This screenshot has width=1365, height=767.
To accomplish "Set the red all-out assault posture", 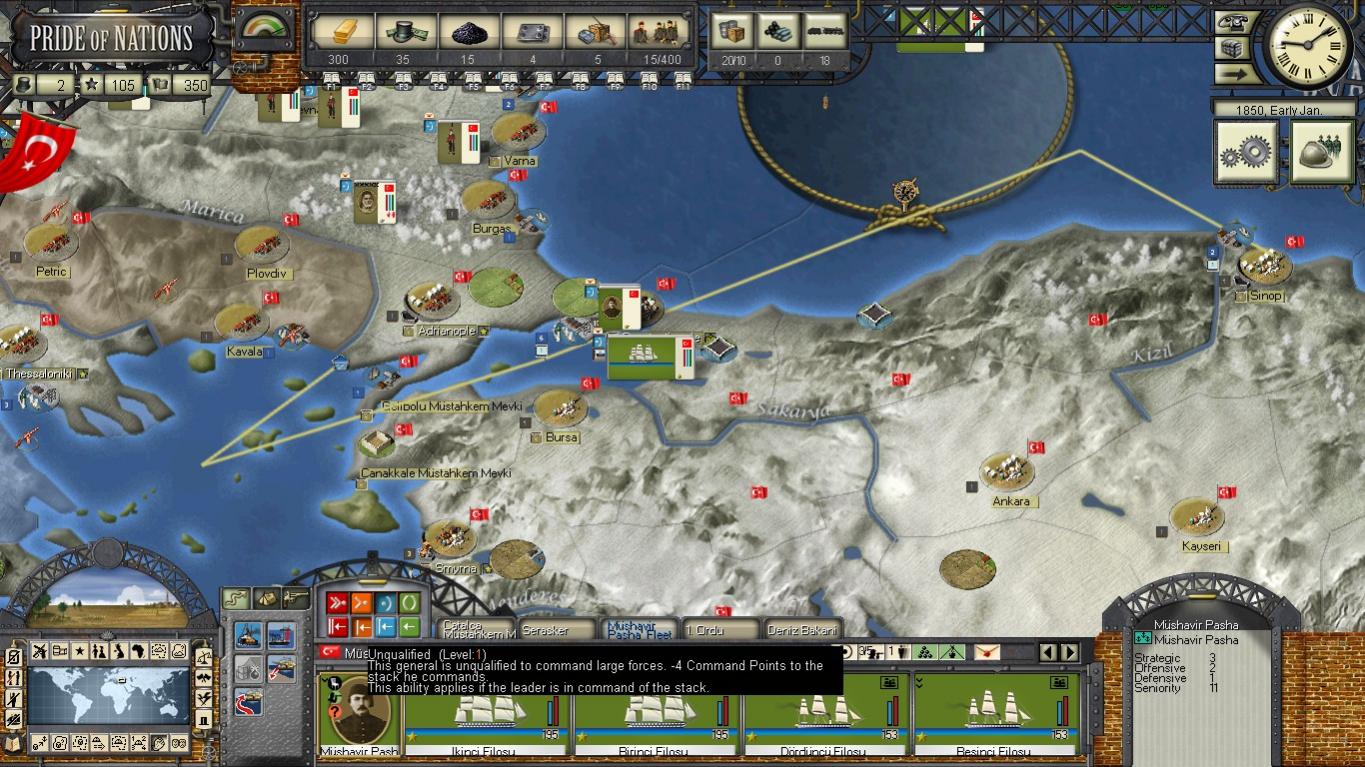I will (337, 603).
